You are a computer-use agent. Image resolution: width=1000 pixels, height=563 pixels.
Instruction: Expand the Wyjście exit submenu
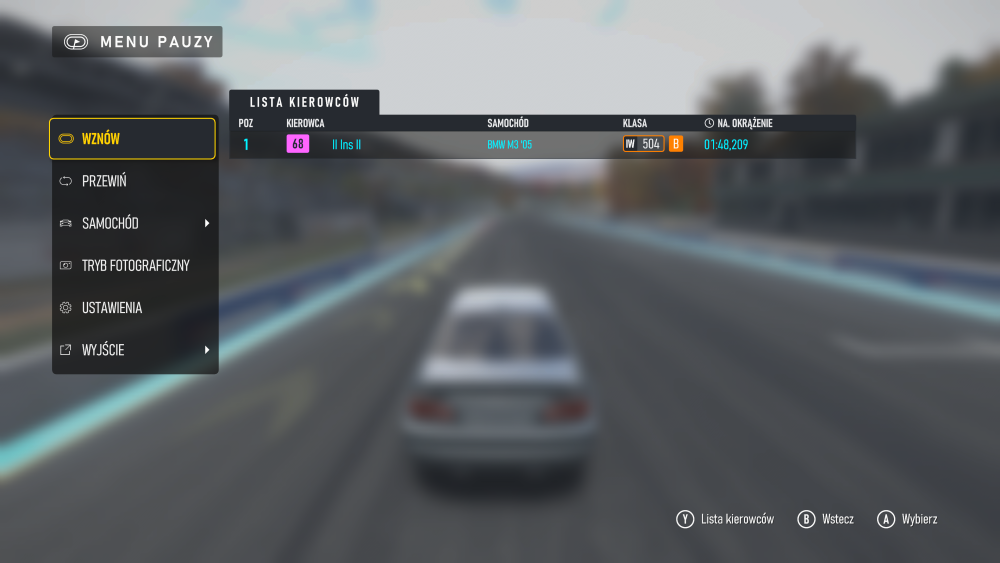tap(132, 350)
